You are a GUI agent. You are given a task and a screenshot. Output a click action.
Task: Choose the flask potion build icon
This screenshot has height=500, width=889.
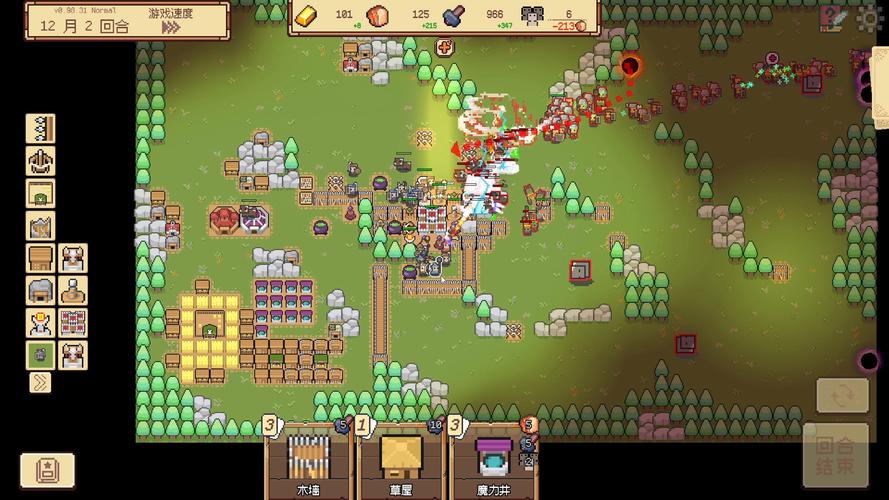click(73, 291)
